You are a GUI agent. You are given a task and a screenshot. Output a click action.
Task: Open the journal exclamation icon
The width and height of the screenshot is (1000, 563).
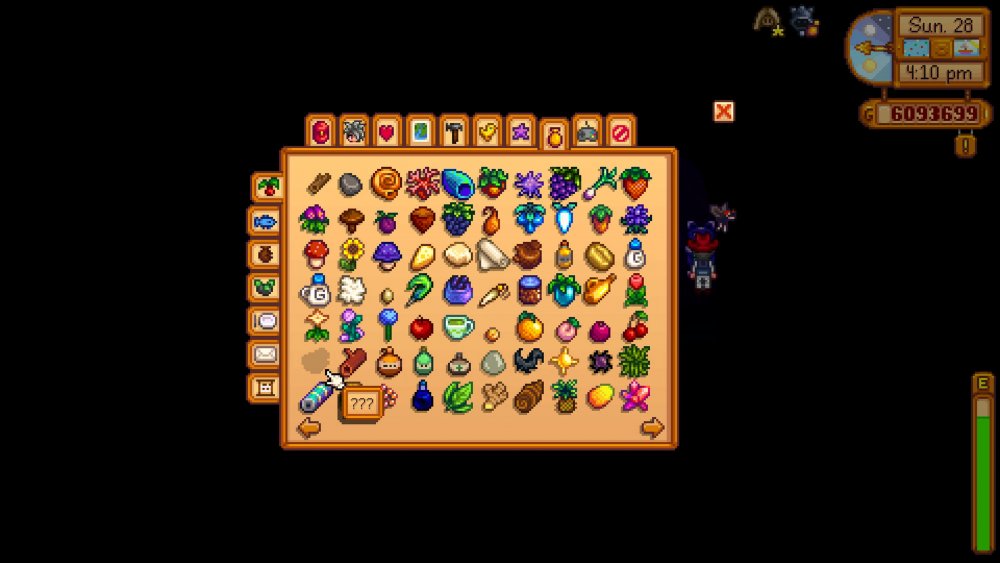point(965,145)
